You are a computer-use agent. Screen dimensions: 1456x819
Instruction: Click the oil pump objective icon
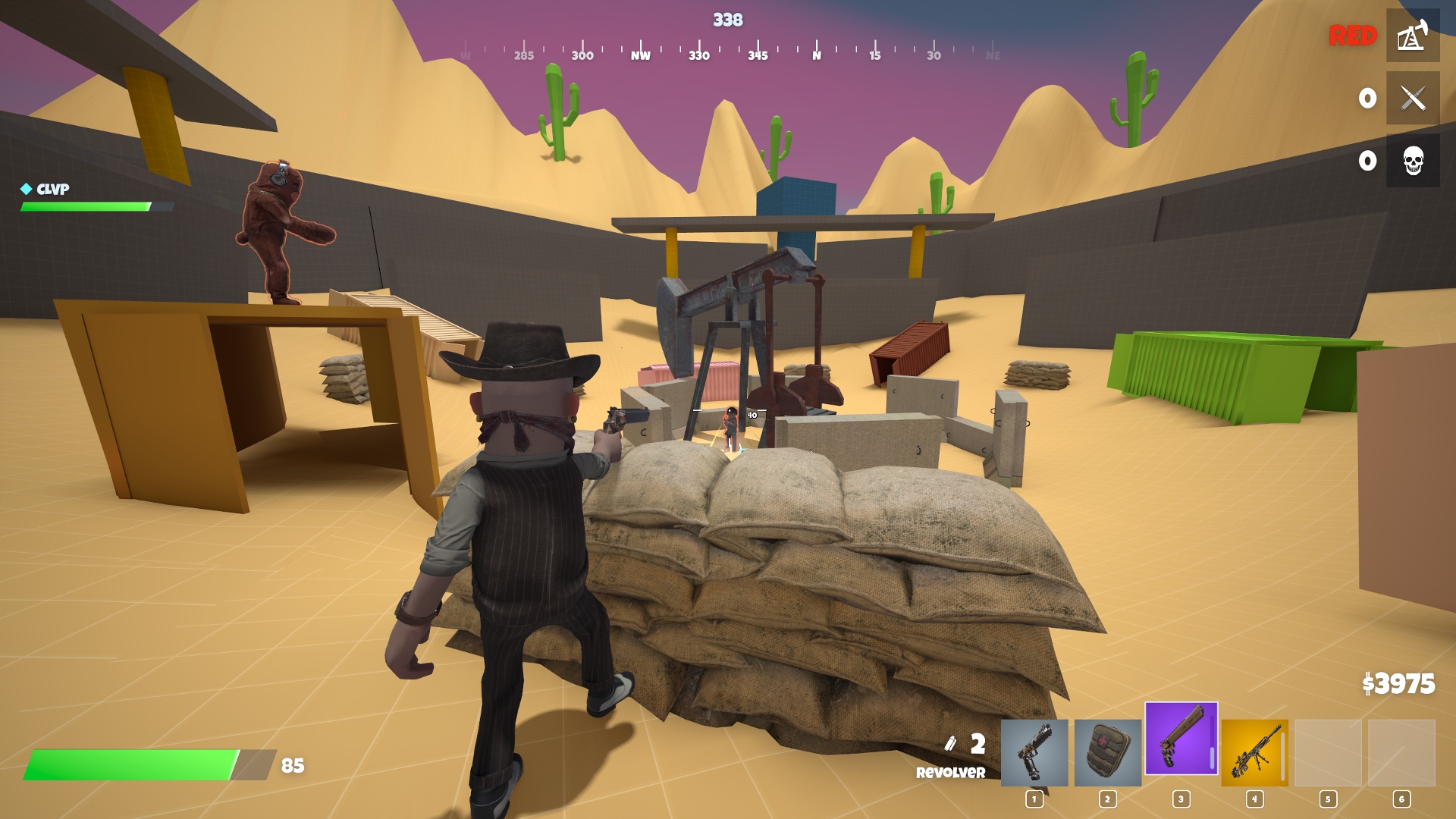[x=1413, y=36]
